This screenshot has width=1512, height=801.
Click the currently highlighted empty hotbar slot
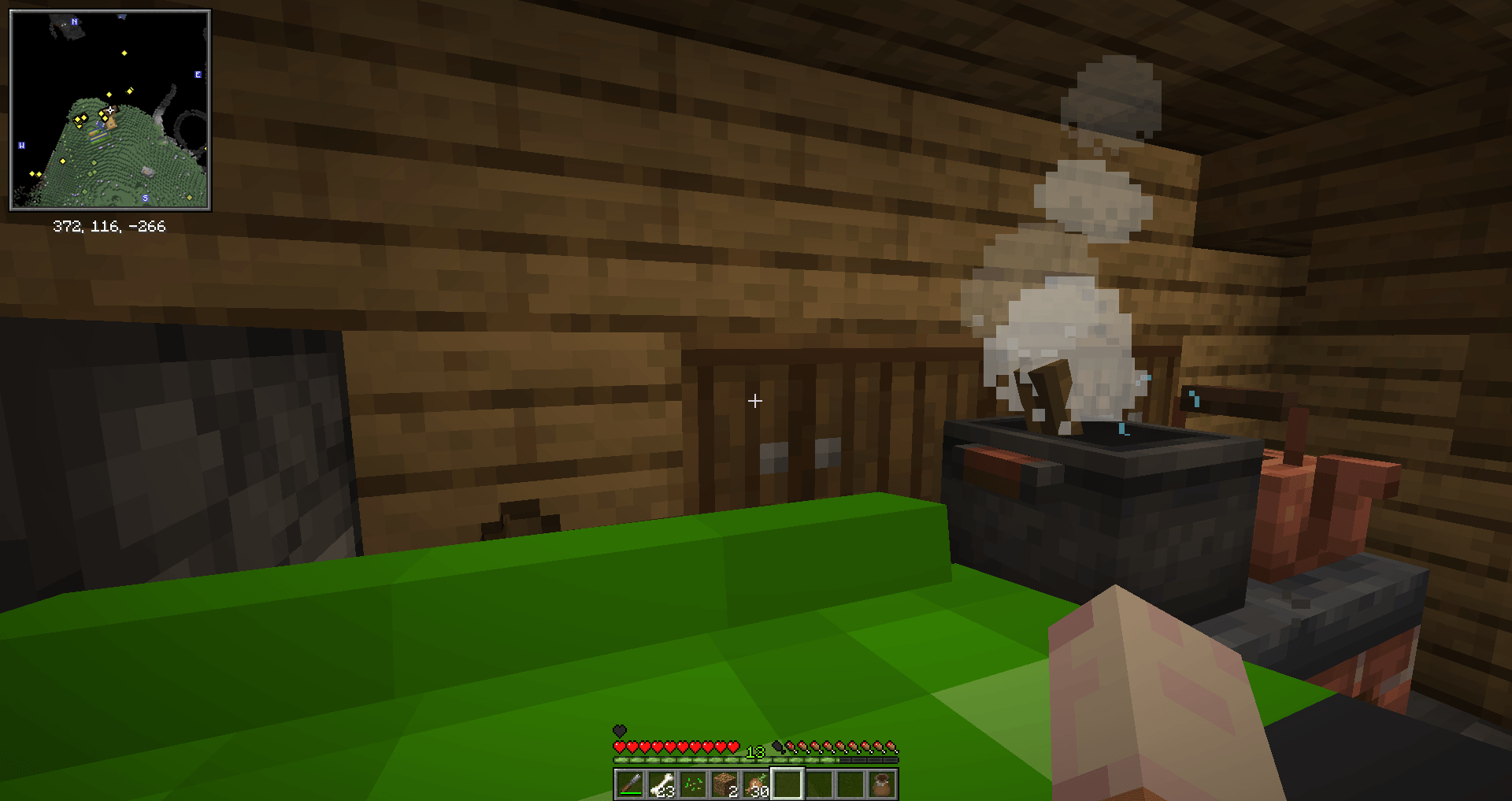pyautogui.click(x=788, y=783)
